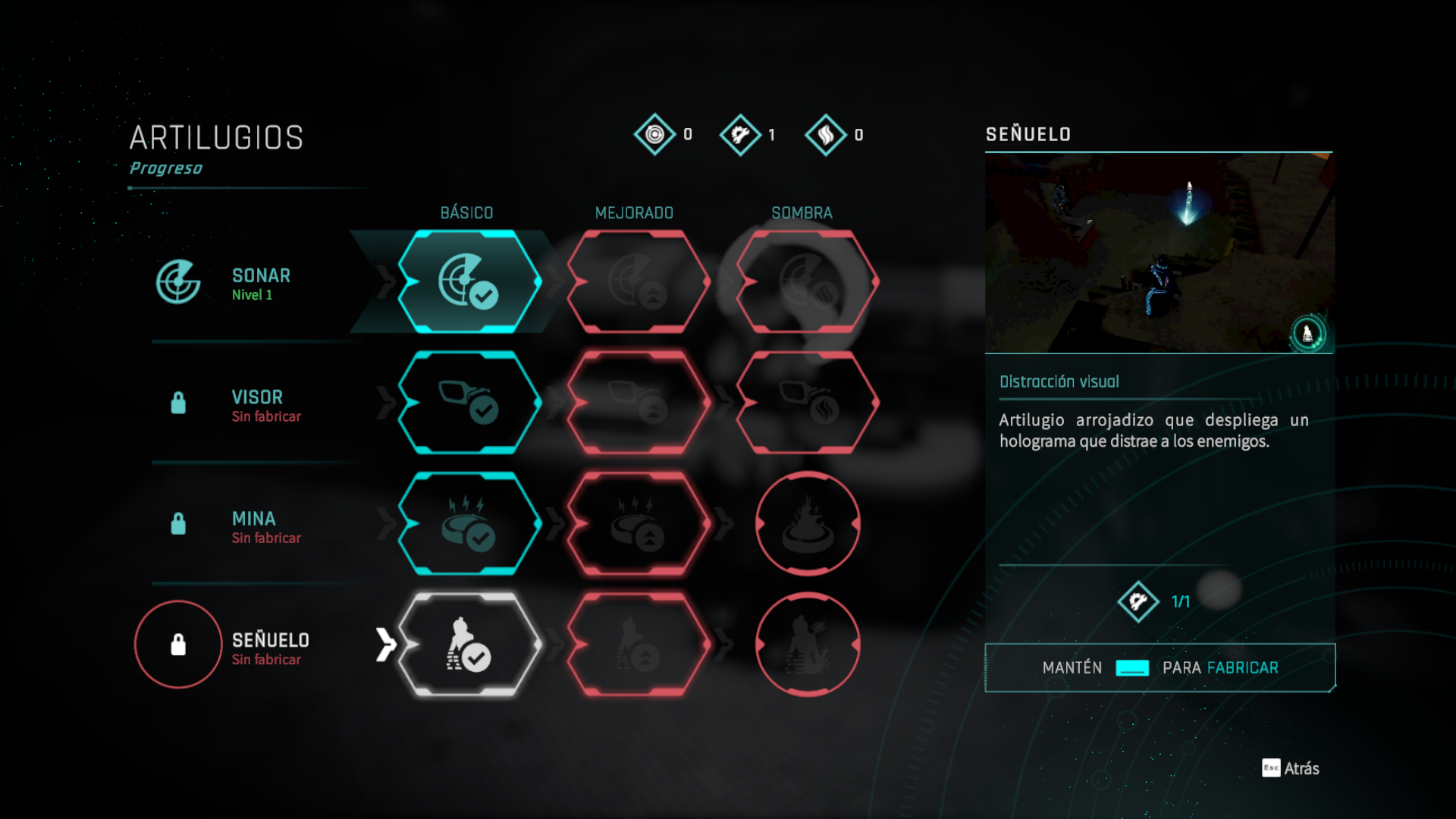Image resolution: width=1456 pixels, height=819 pixels.
Task: View the Señuelo preview image
Action: [1159, 253]
